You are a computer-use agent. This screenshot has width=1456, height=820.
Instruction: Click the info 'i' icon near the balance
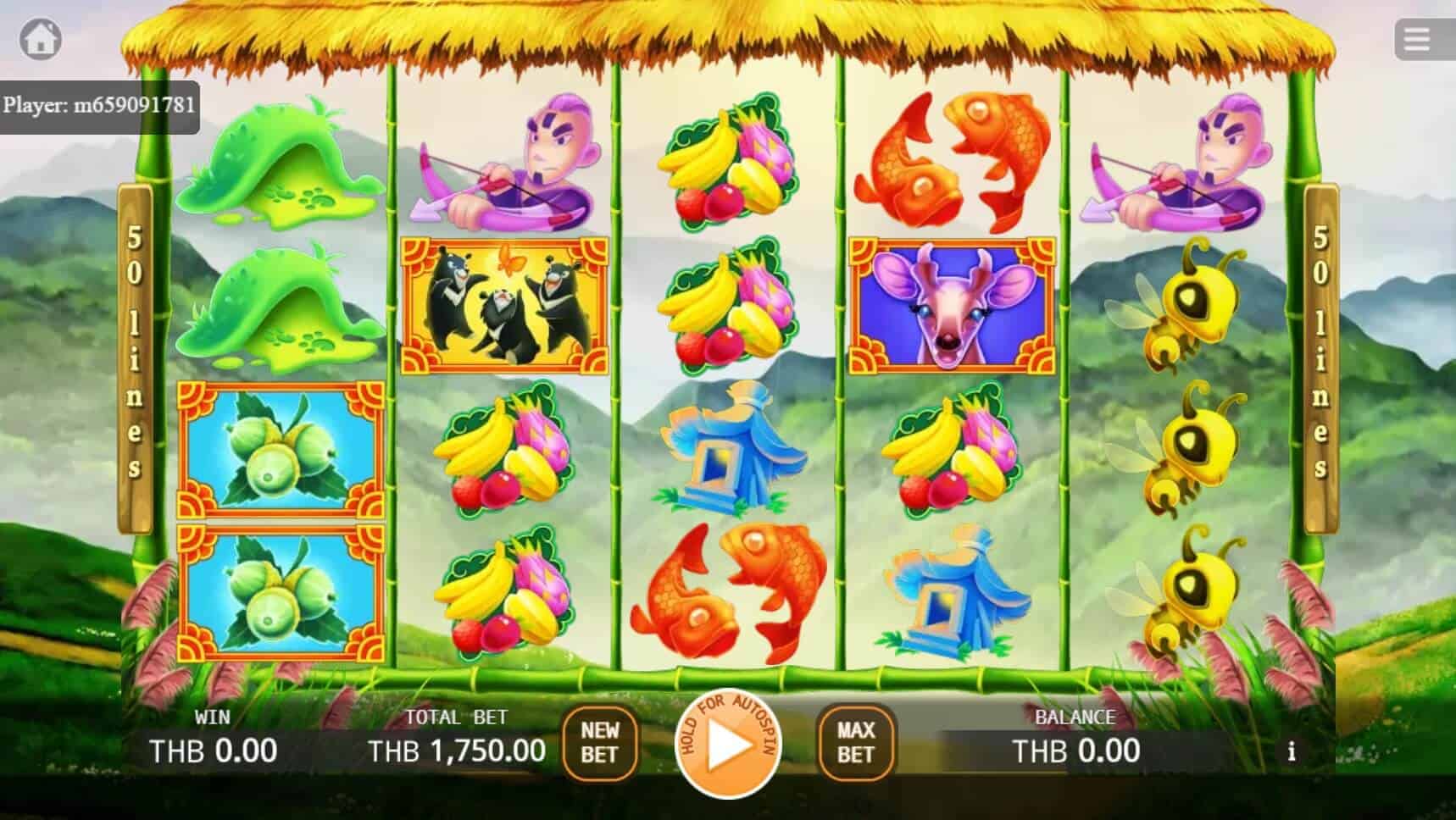click(x=1292, y=751)
